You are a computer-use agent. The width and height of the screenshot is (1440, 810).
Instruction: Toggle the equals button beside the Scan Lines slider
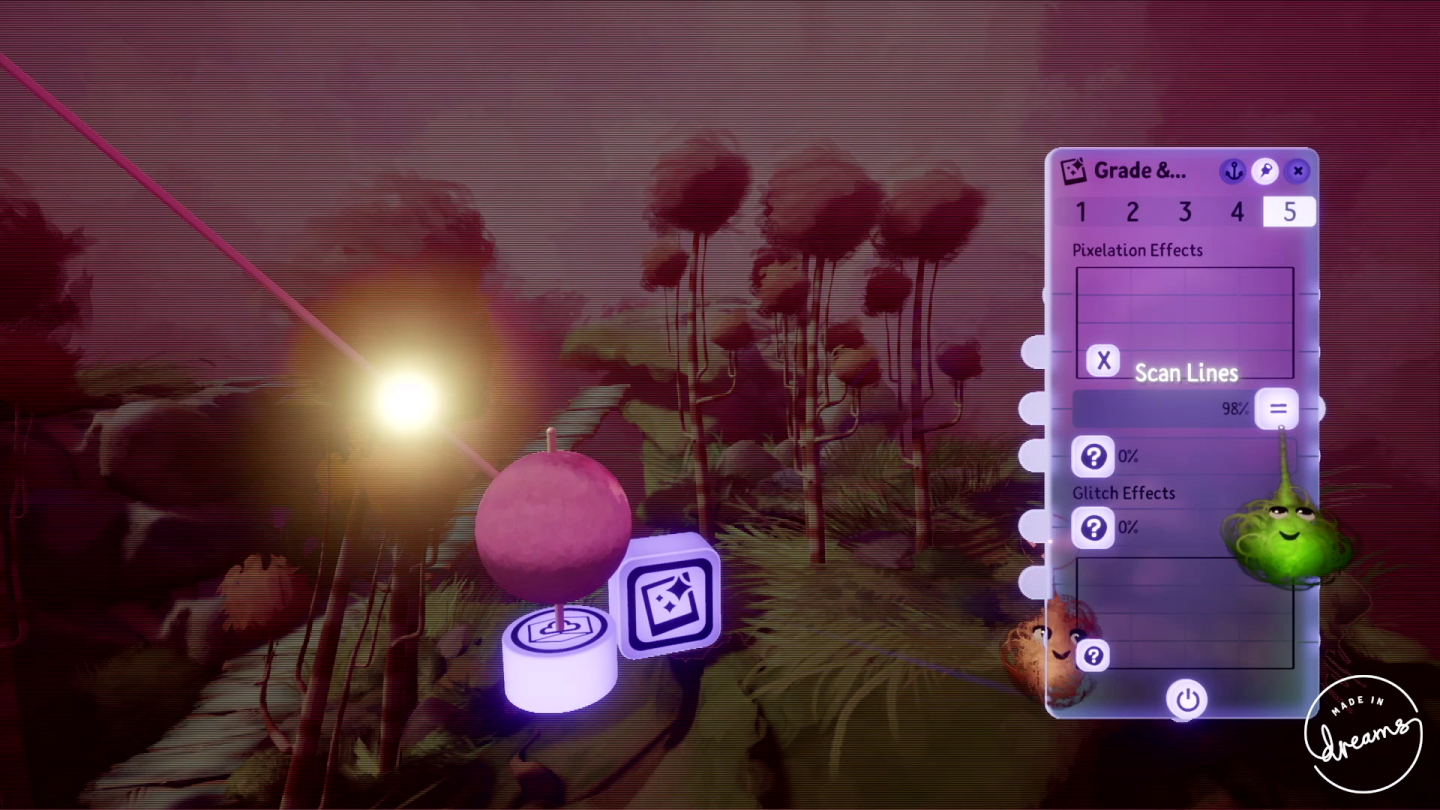click(1277, 408)
